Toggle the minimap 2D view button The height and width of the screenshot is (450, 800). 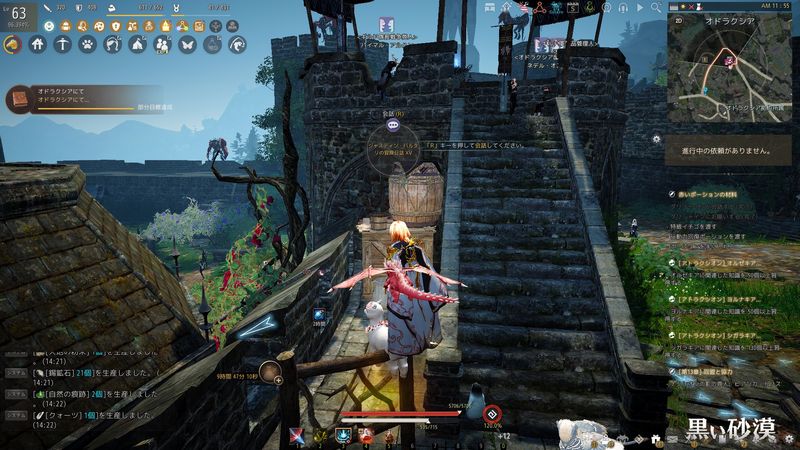[678, 19]
